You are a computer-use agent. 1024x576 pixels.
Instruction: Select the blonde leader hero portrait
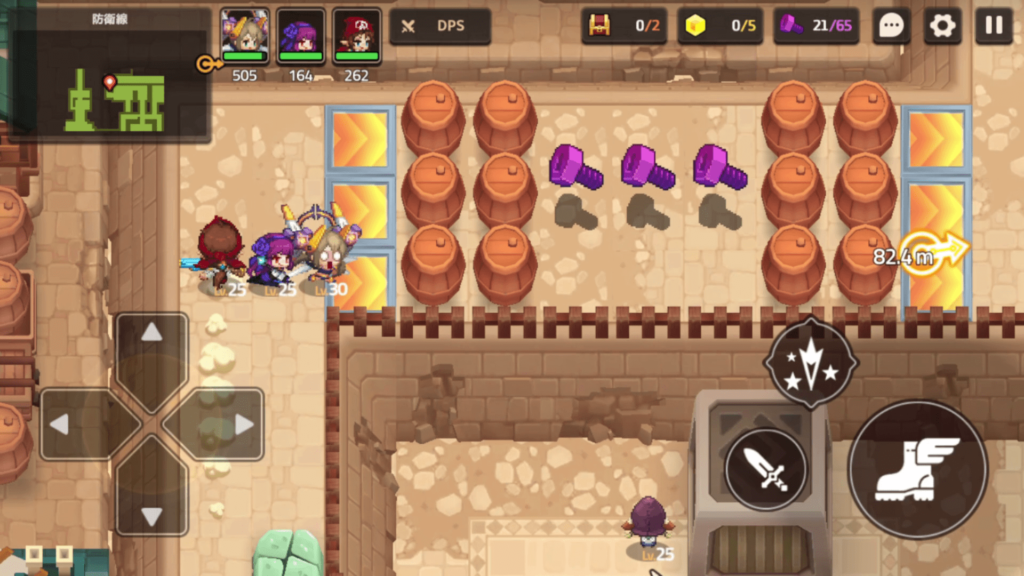tap(245, 34)
